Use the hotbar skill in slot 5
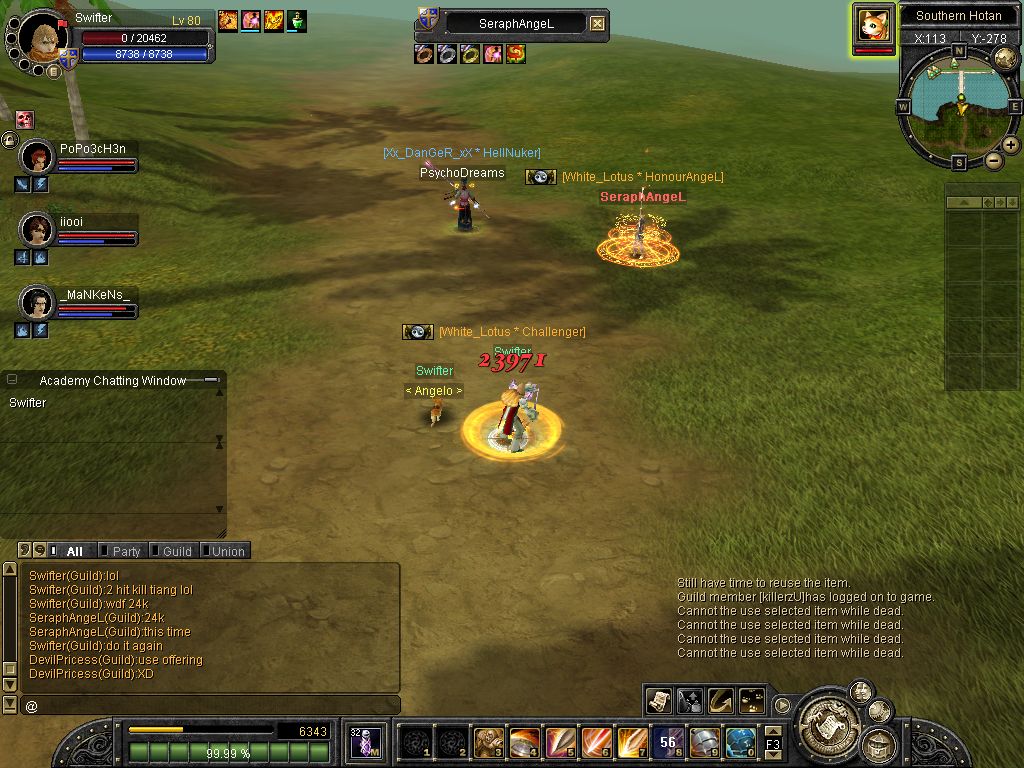1024x768 pixels. (x=560, y=742)
